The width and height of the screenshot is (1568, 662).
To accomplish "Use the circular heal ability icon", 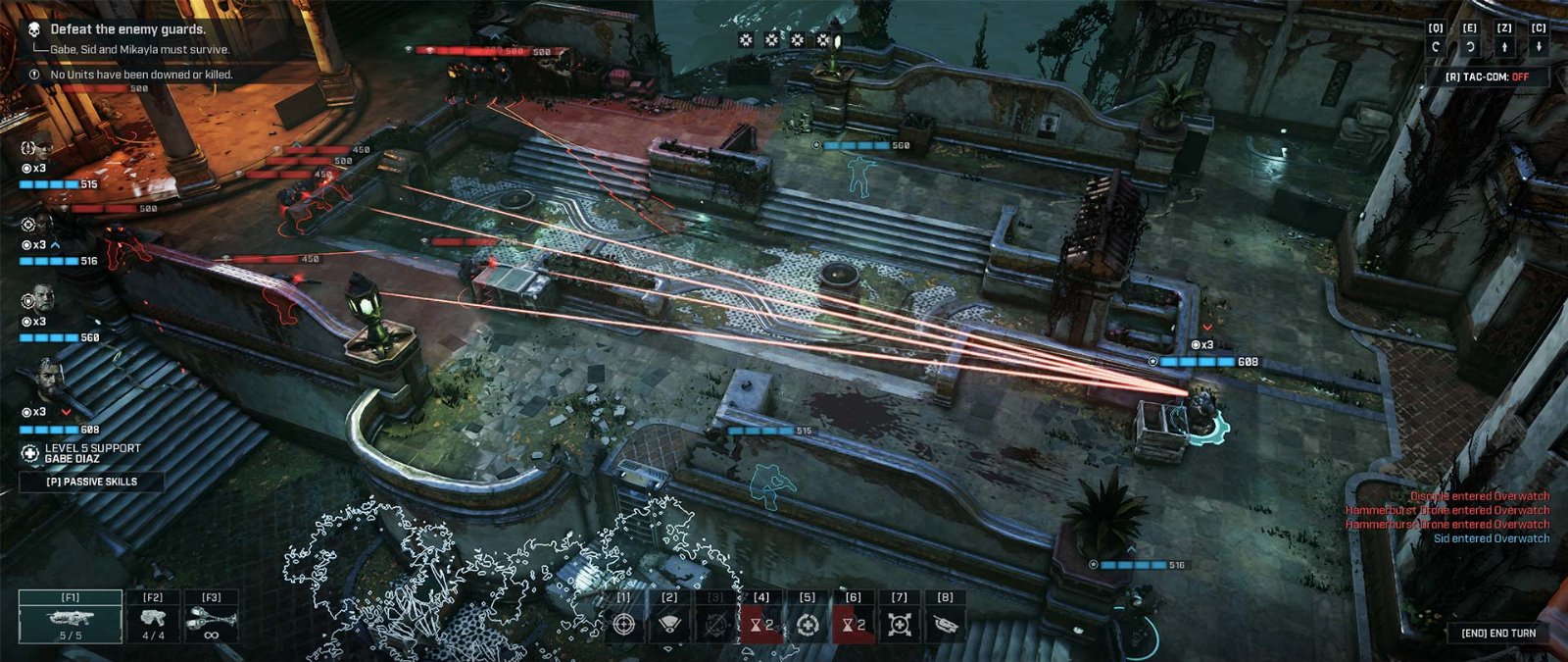I will 808,624.
